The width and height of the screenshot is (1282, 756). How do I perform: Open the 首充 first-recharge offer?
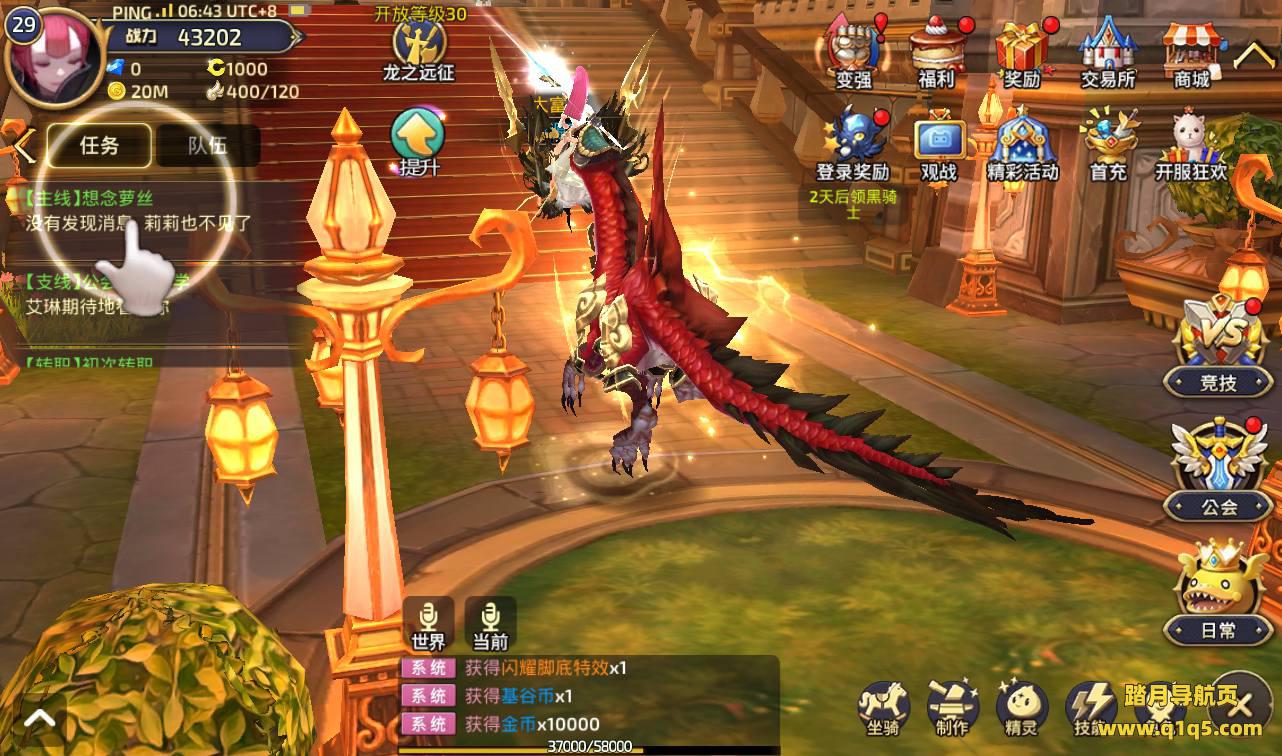(x=1108, y=145)
